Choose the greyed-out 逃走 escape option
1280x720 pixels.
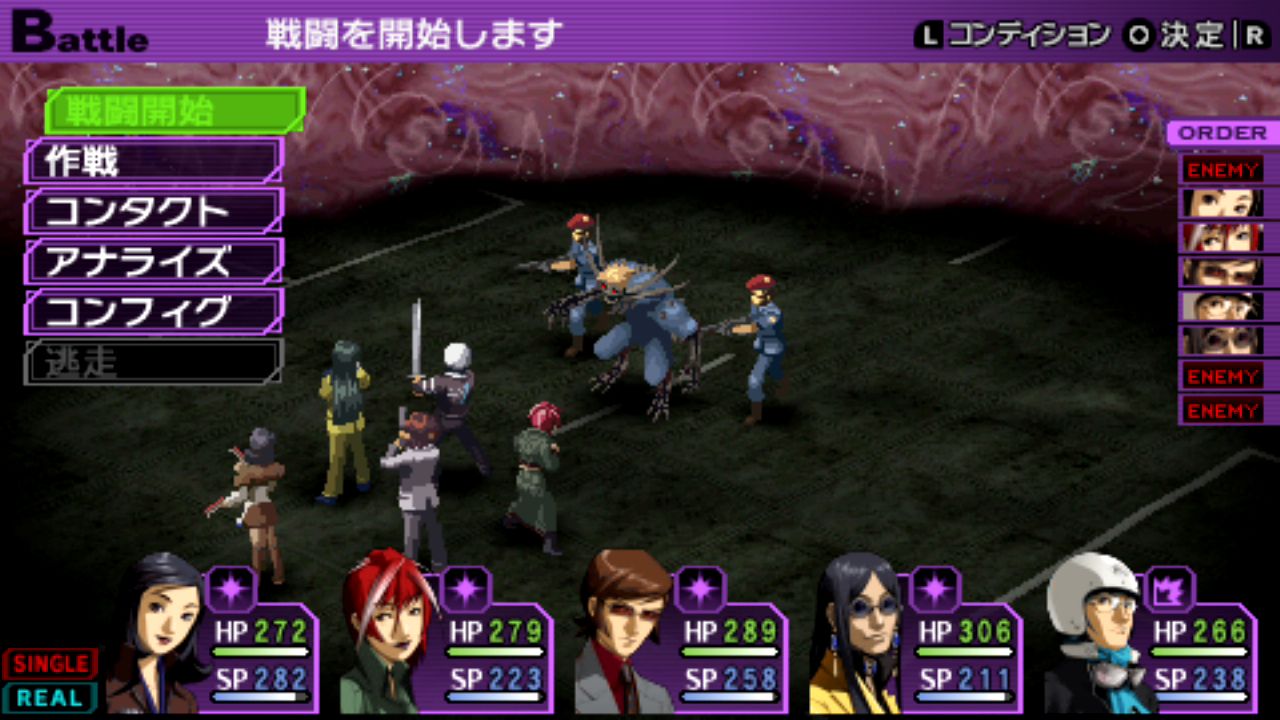point(152,362)
